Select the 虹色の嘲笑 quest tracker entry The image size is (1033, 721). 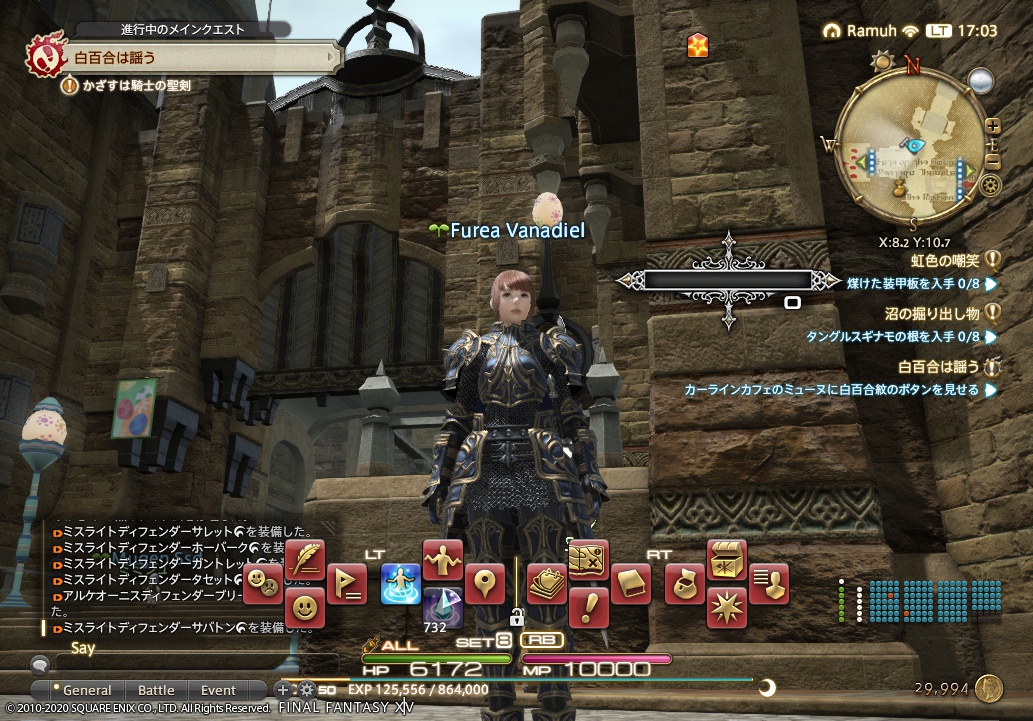click(x=941, y=259)
